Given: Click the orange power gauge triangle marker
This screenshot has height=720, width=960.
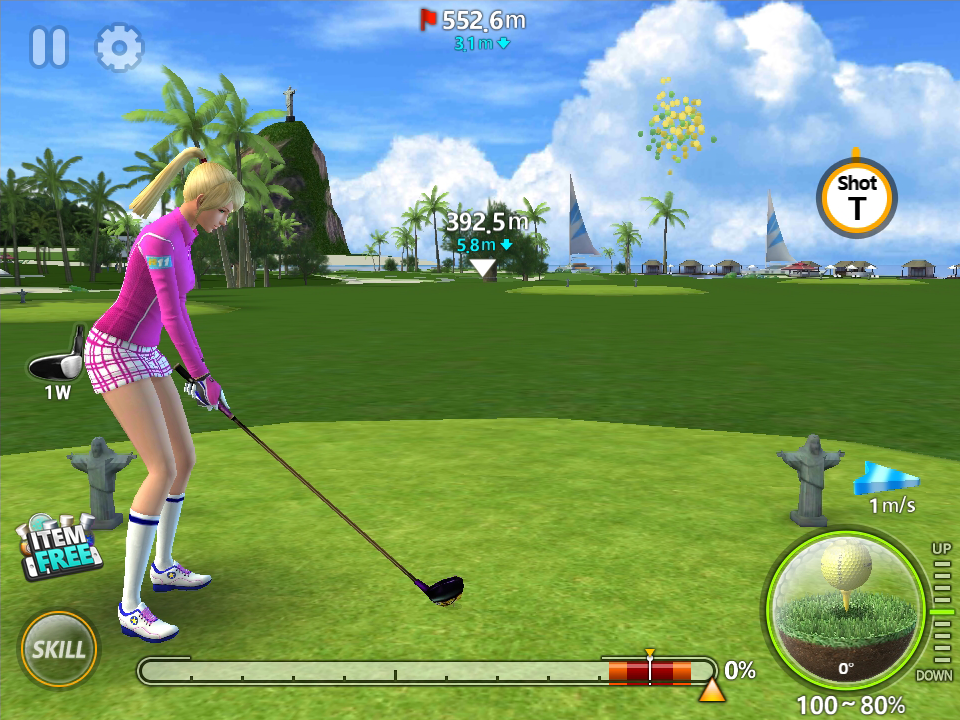Looking at the screenshot, I should 711,690.
